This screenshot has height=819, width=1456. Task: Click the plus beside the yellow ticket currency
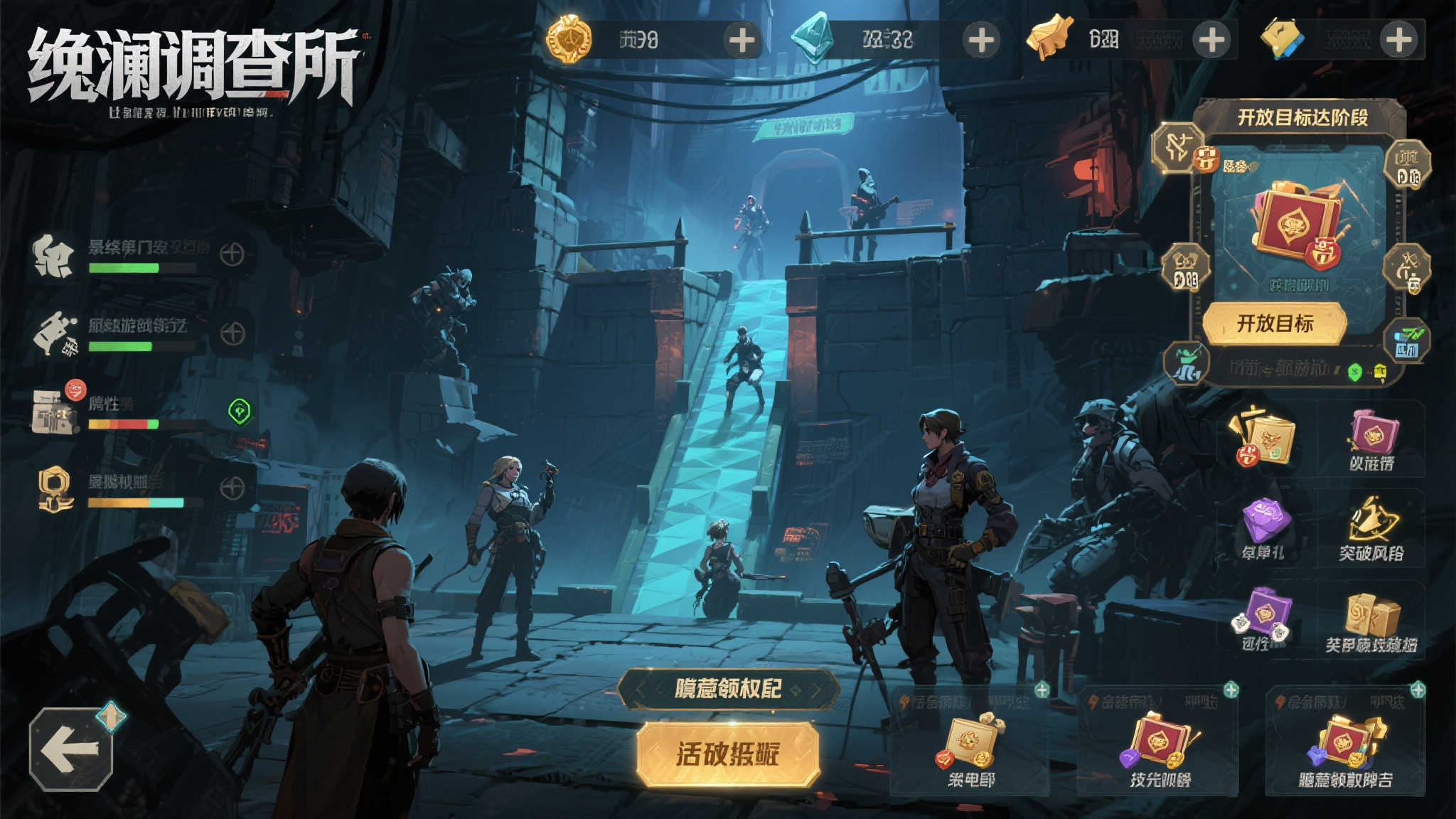click(x=1398, y=40)
